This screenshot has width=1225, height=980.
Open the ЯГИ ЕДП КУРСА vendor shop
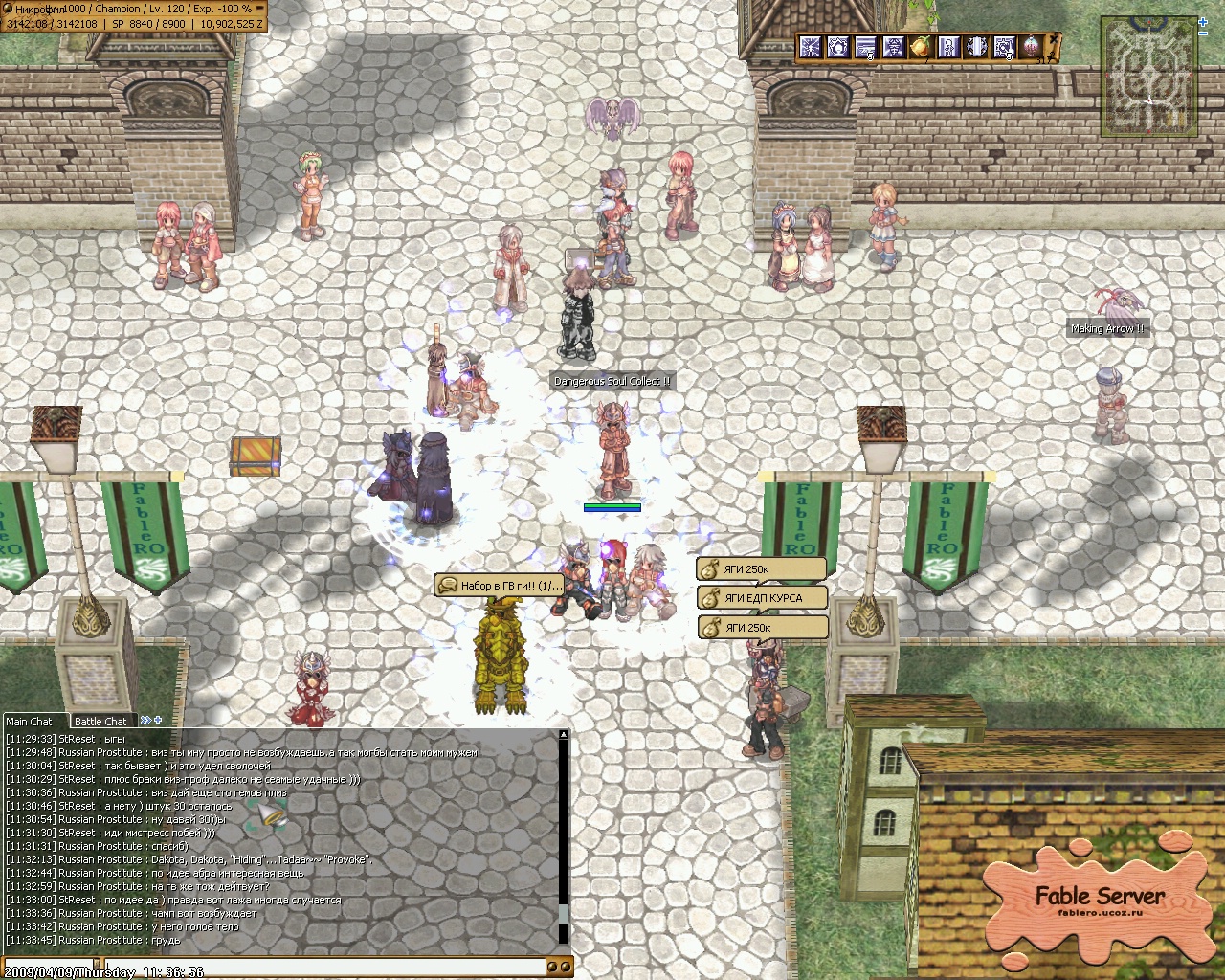(x=763, y=598)
